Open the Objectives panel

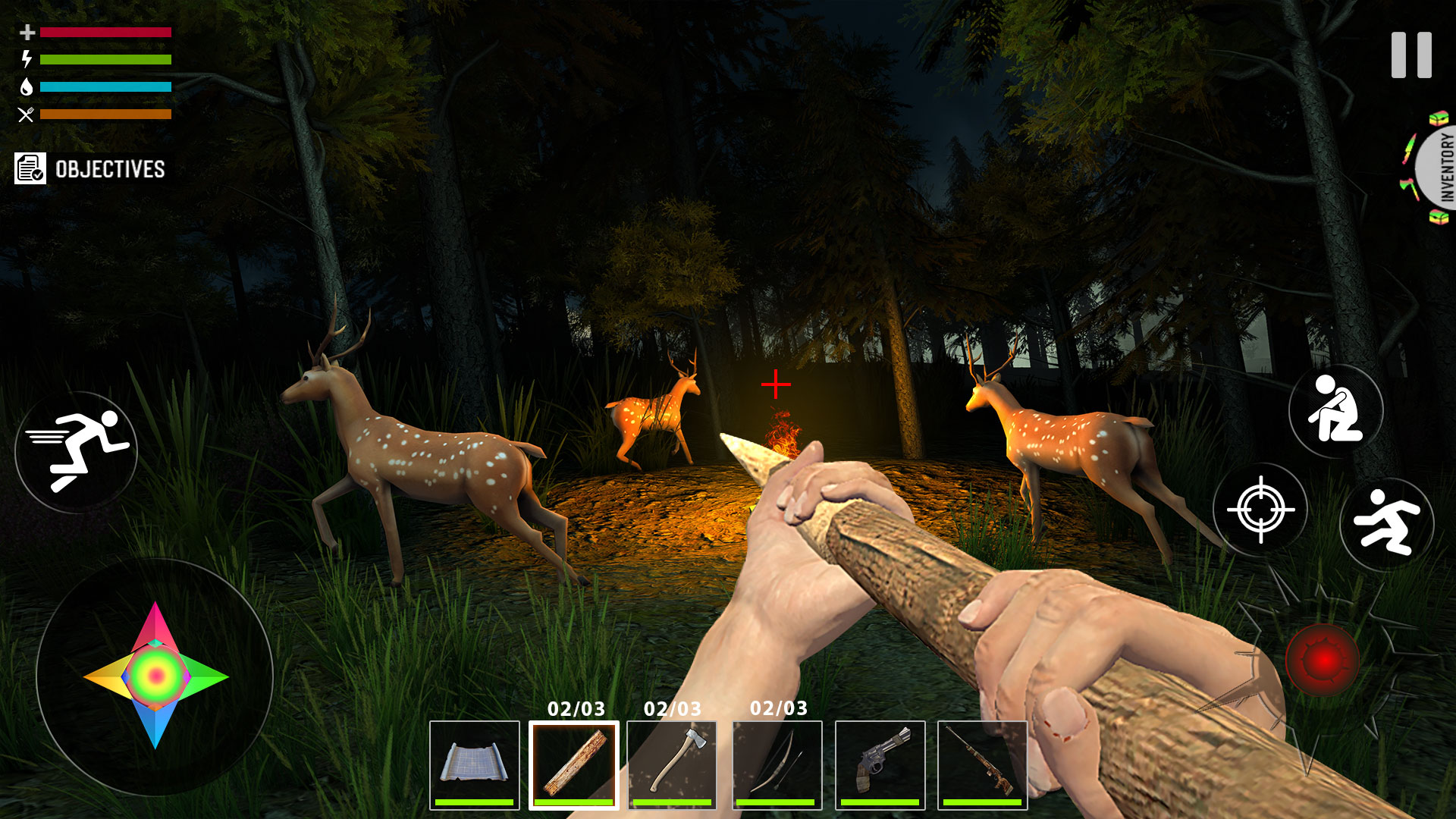91,168
